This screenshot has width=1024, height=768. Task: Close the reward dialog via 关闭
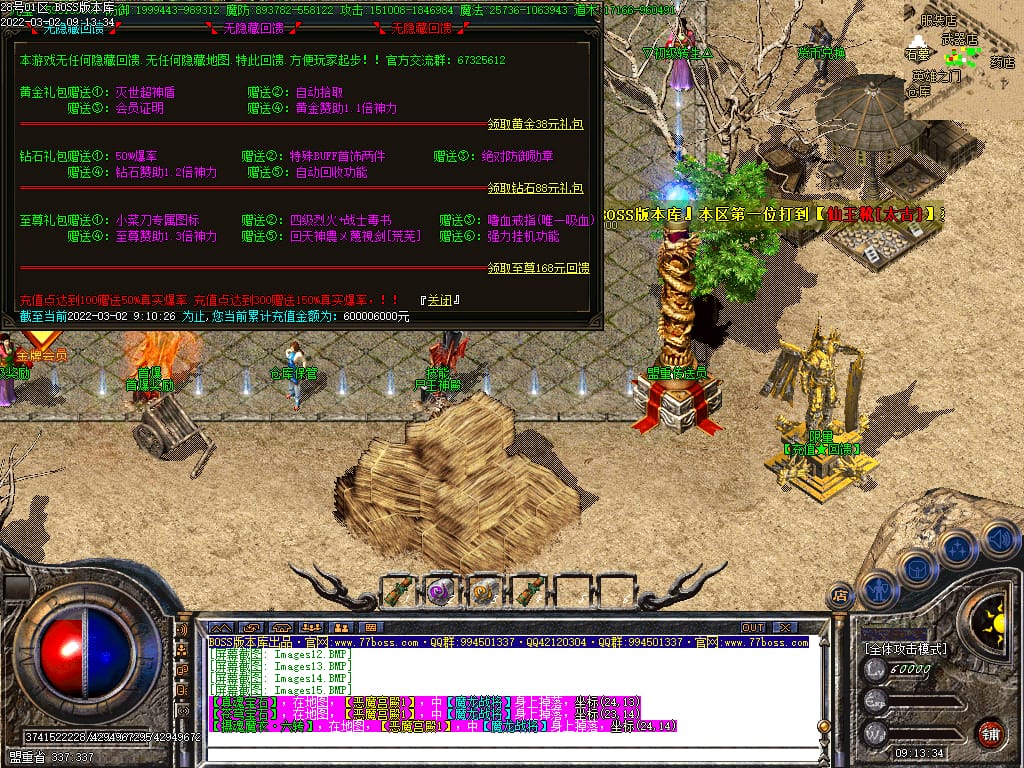[439, 299]
